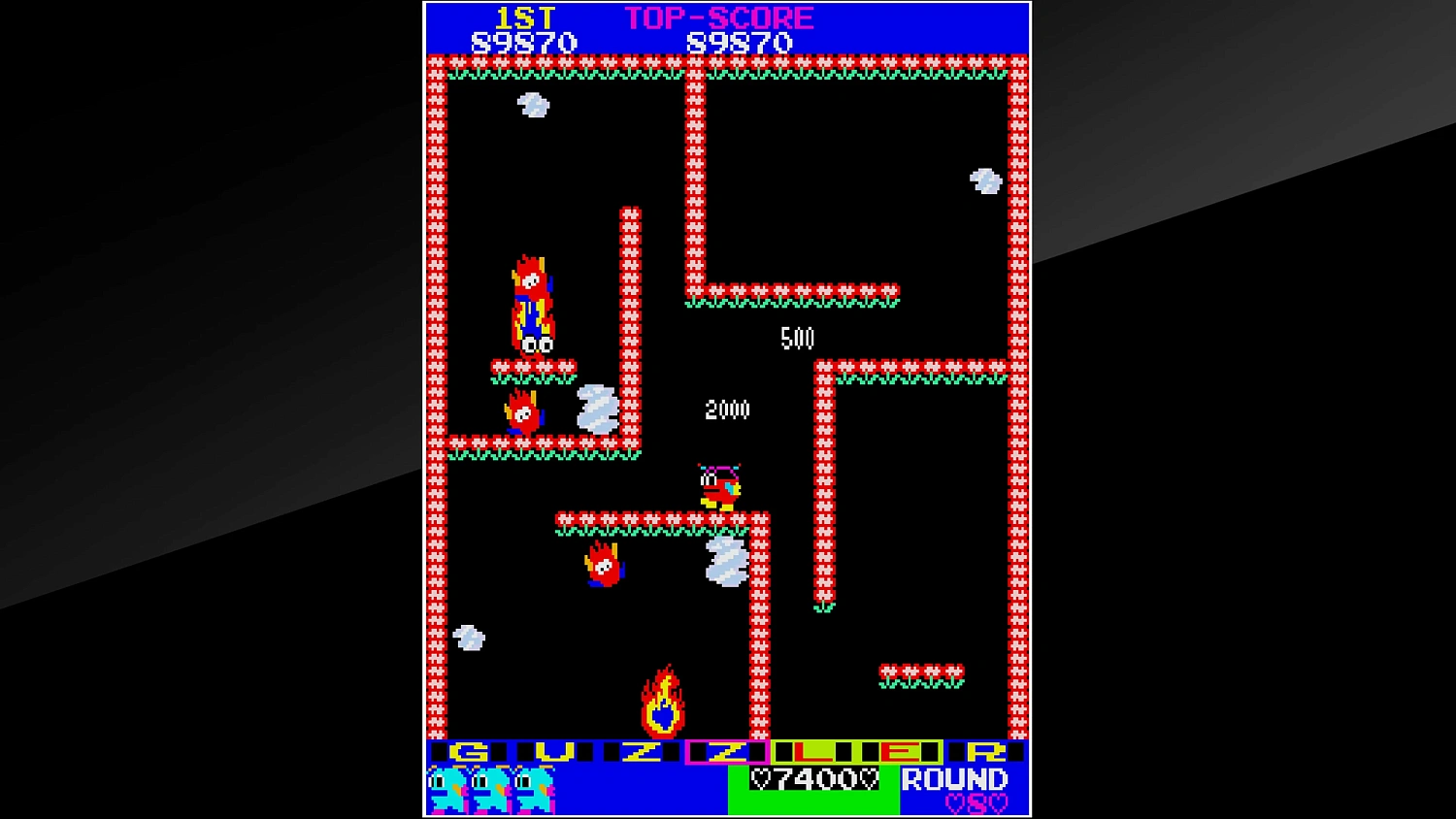Click the green energy bar showing 7400
Image resolution: width=1456 pixels, height=819 pixels.
point(812,779)
